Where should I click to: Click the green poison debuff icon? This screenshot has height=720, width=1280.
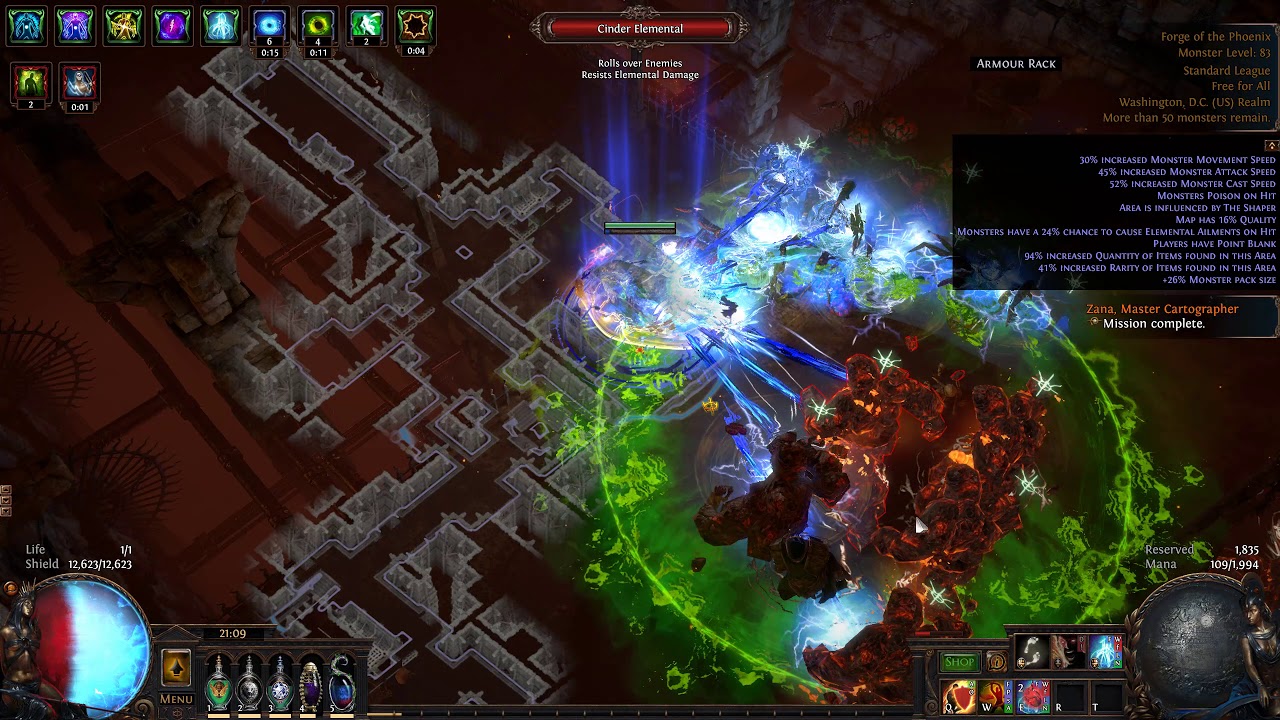tap(30, 82)
